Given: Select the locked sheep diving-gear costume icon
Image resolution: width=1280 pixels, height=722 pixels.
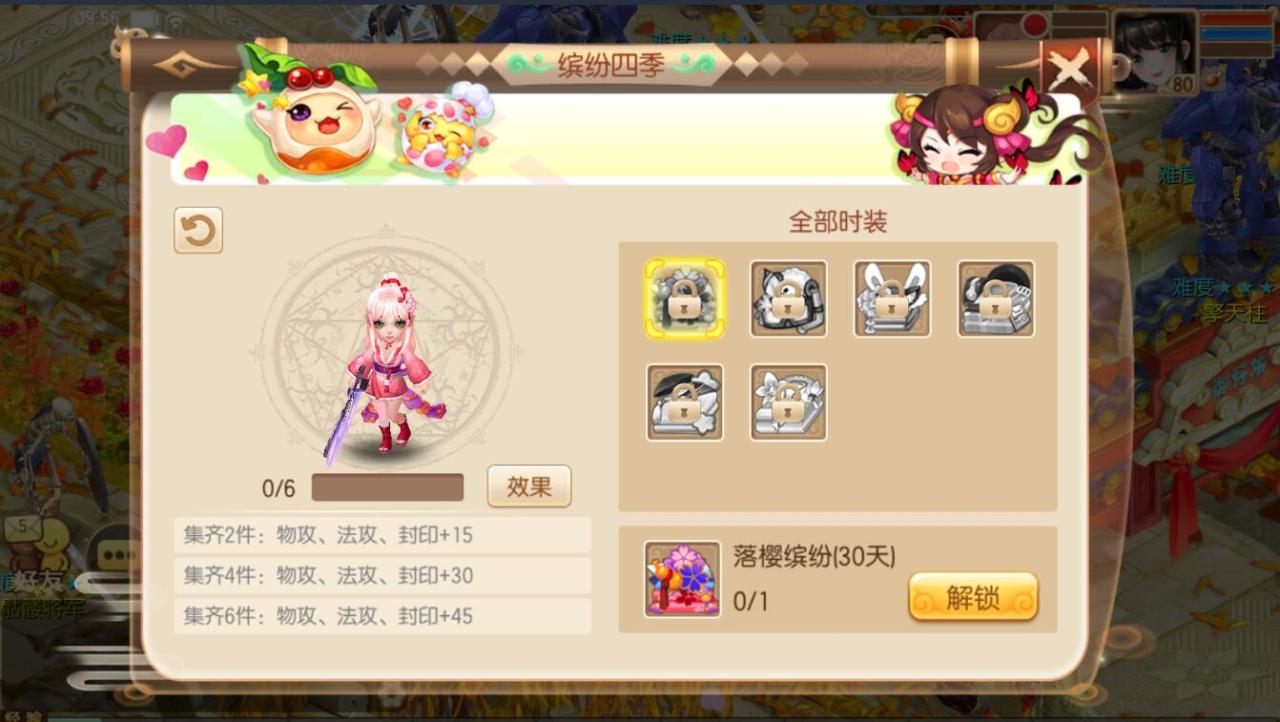Looking at the screenshot, I should (x=788, y=297).
